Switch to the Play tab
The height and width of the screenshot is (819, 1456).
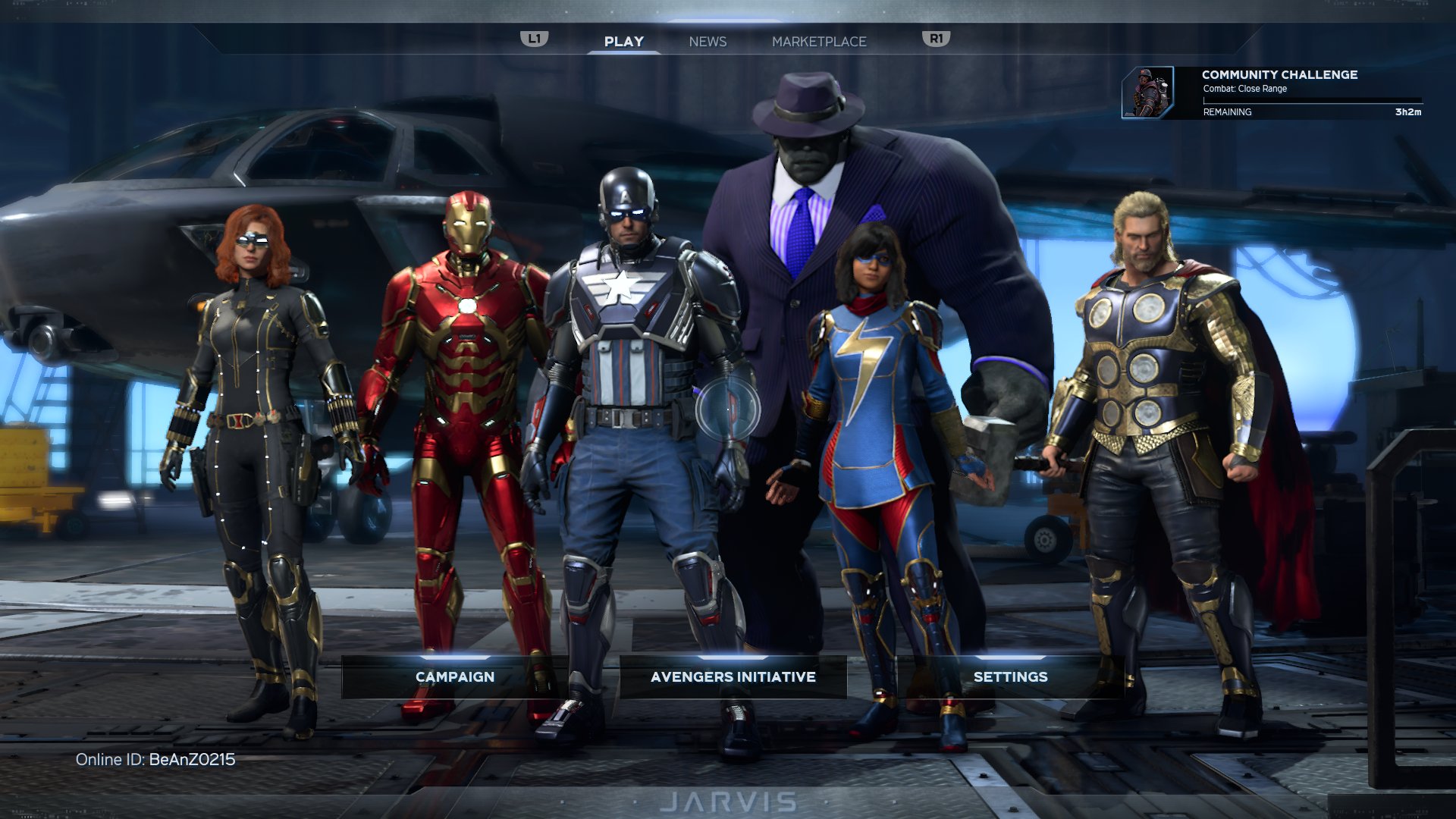point(623,42)
